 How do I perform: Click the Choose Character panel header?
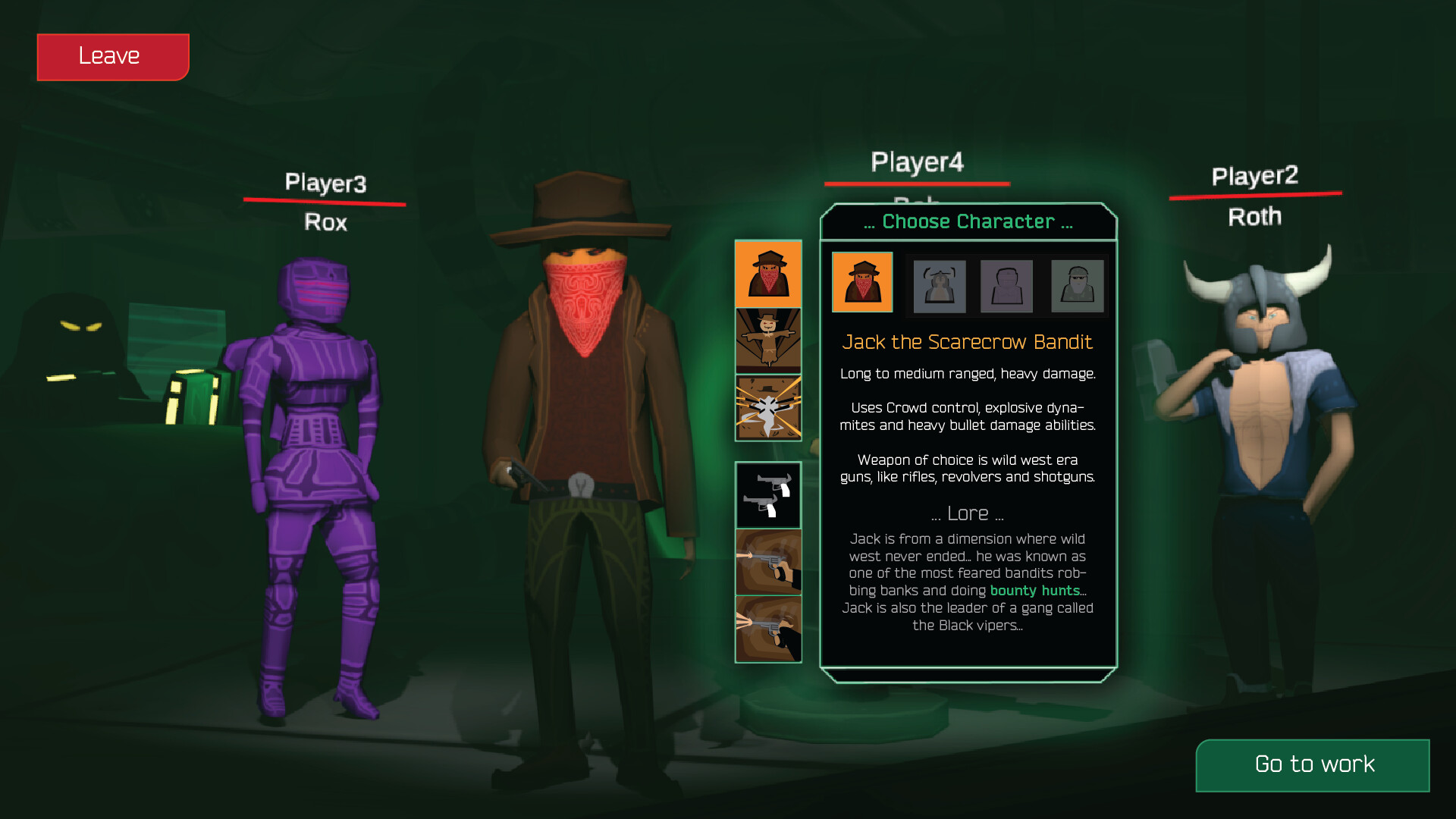point(968,221)
